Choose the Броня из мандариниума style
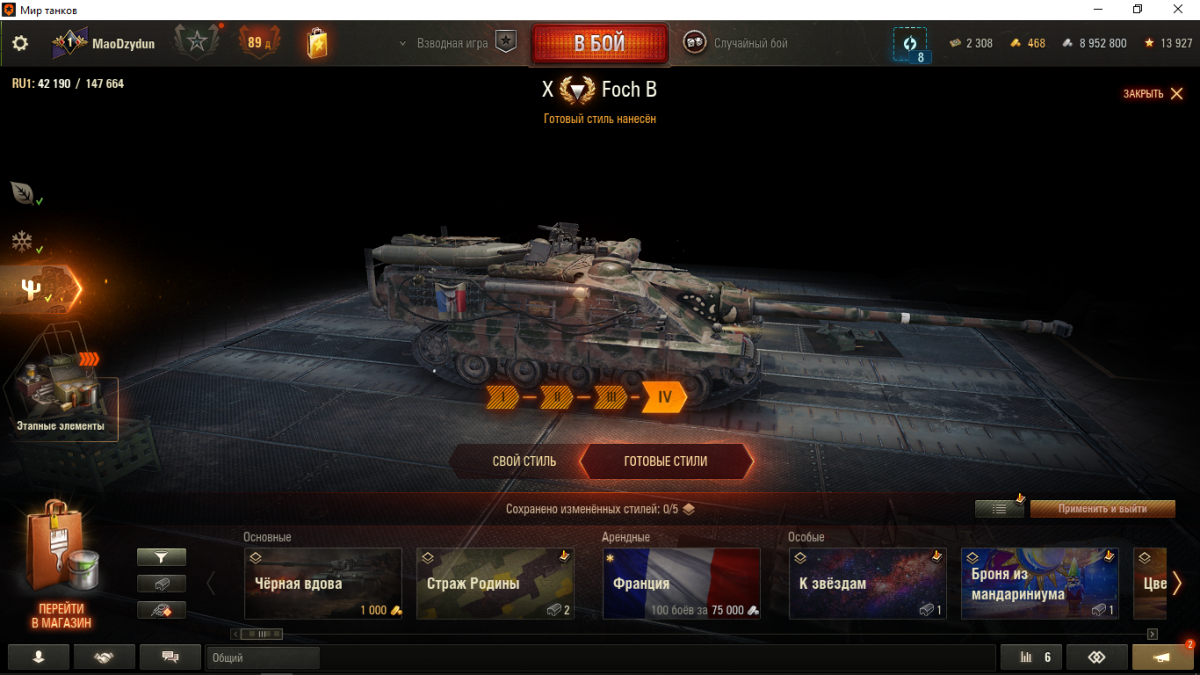 pos(1039,584)
